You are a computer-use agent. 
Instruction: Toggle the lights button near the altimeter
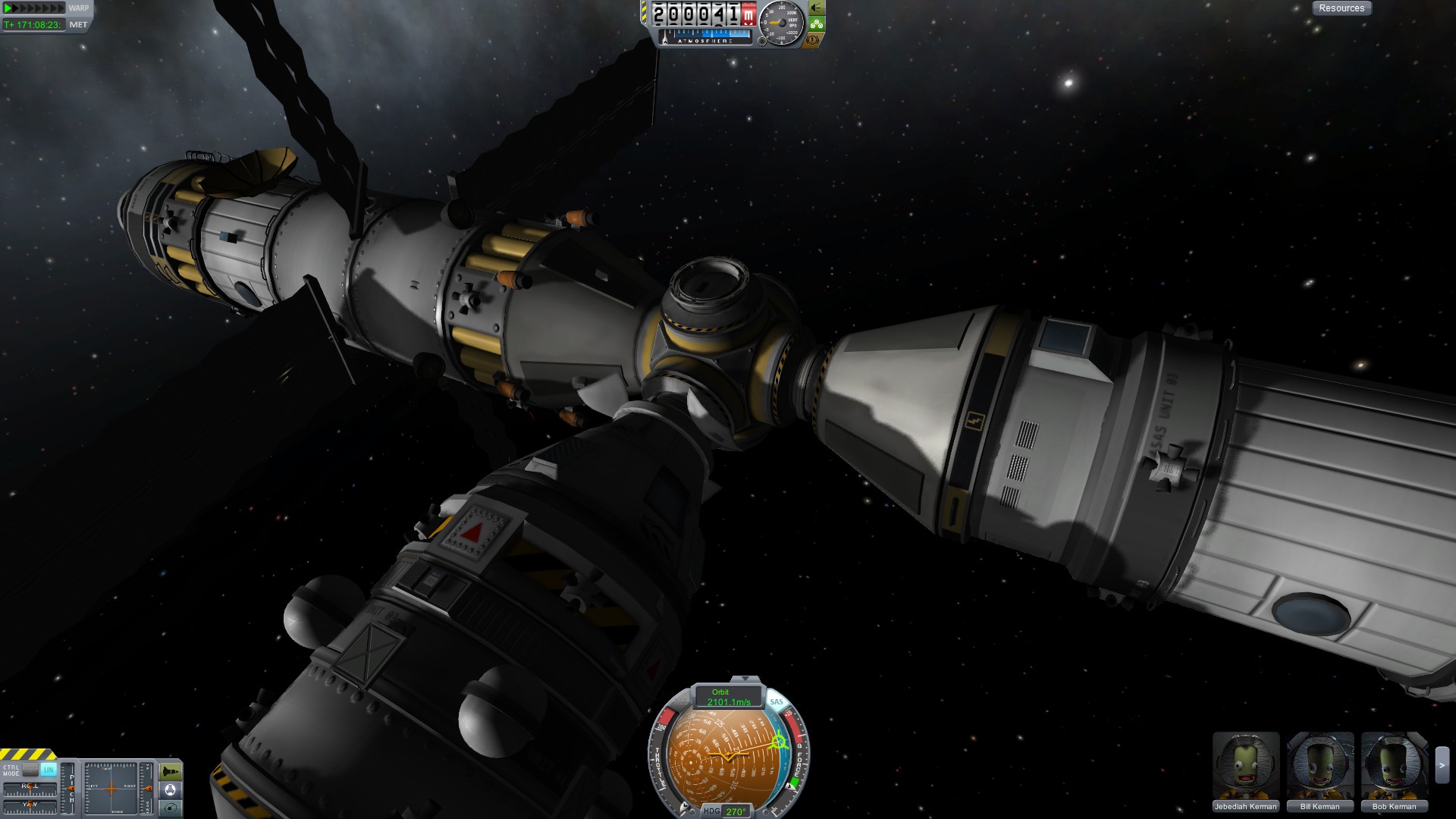(x=816, y=8)
